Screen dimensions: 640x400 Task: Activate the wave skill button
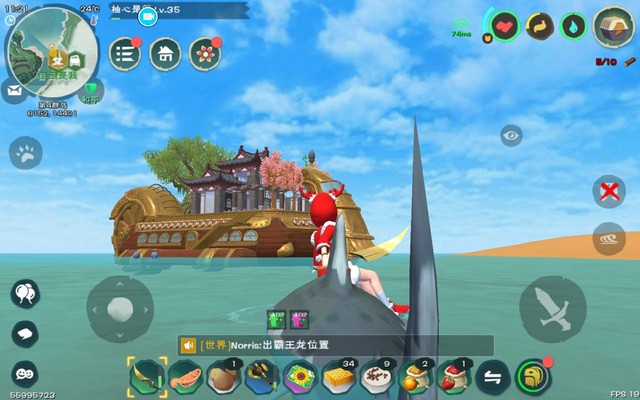608,240
